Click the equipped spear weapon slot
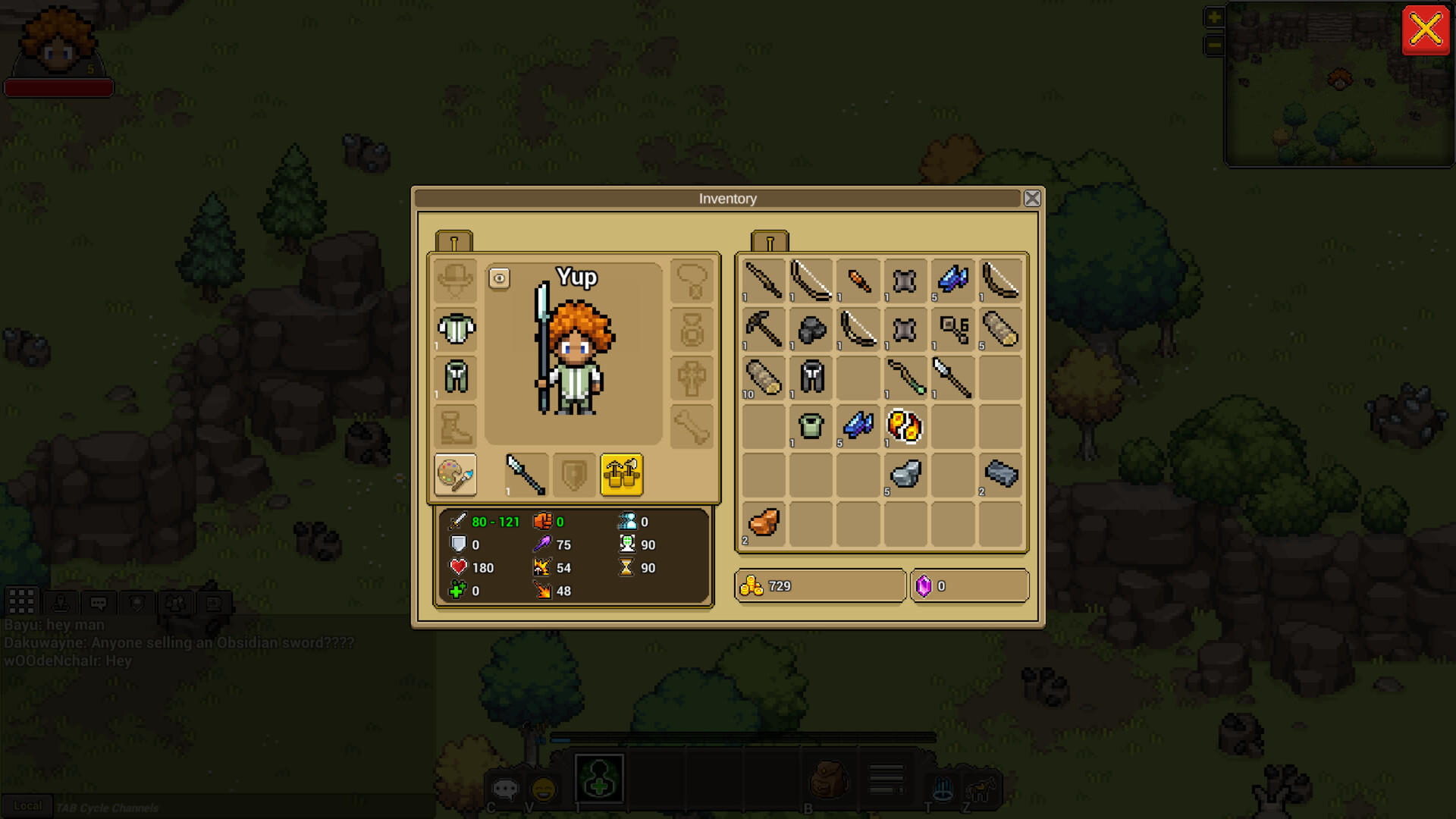The image size is (1456, 819). click(525, 475)
